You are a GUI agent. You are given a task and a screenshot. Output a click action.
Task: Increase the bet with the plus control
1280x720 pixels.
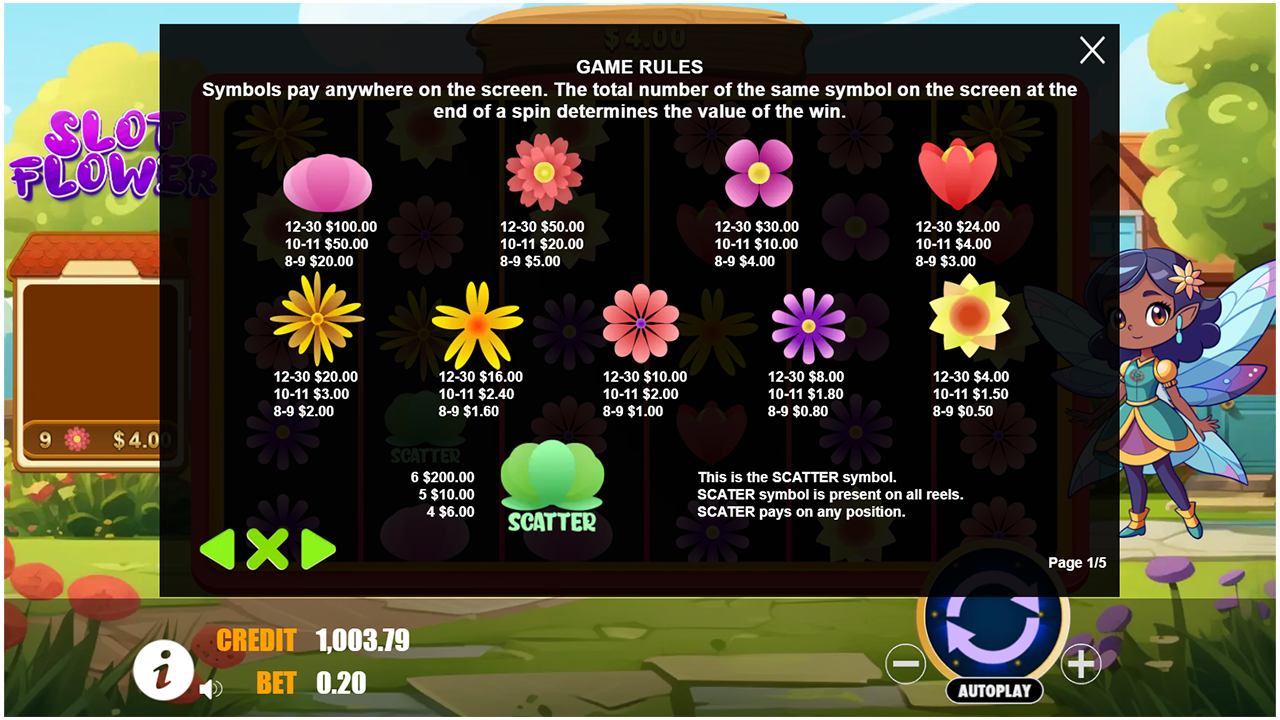tap(1081, 663)
